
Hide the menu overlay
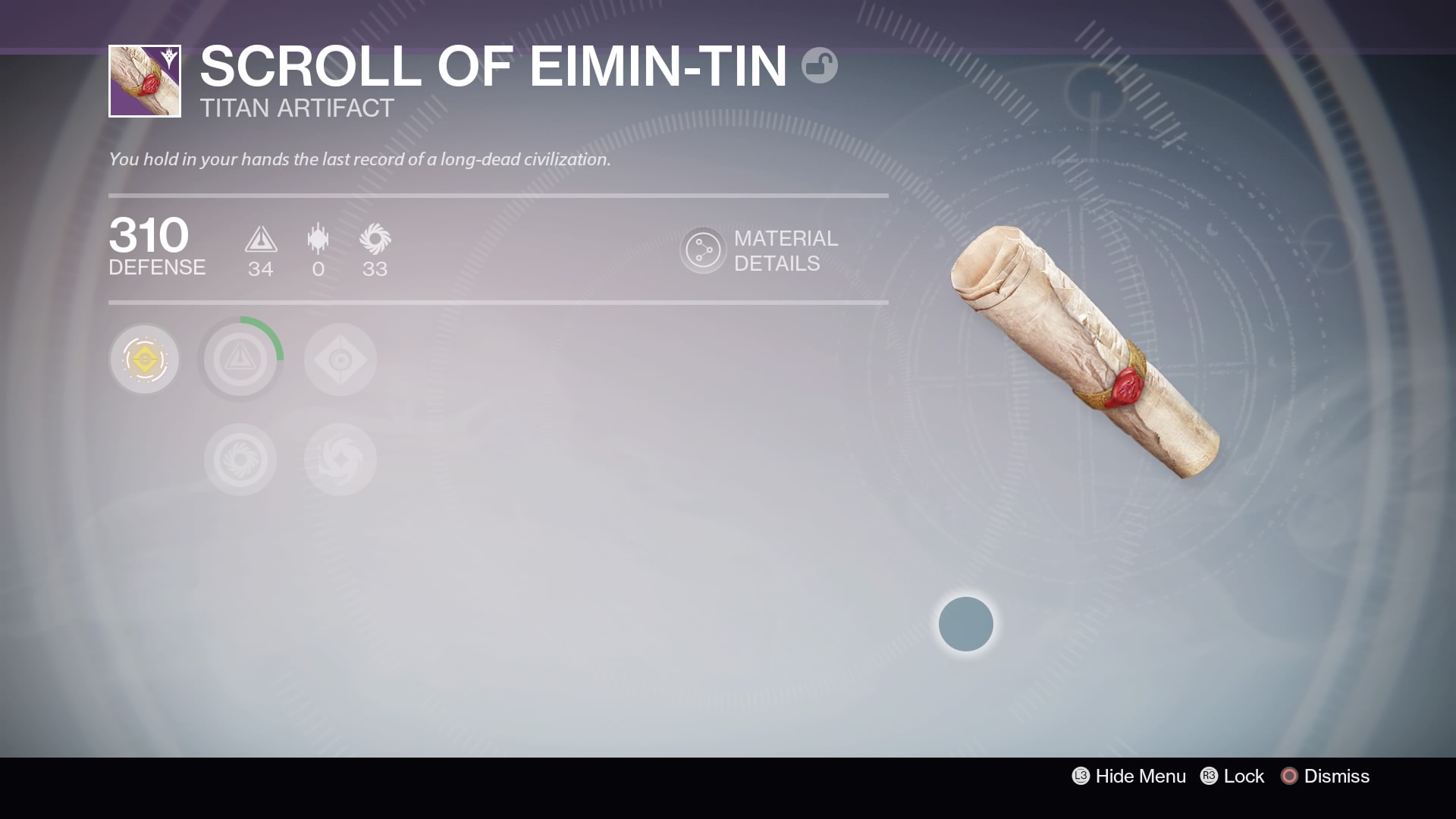click(x=1128, y=776)
